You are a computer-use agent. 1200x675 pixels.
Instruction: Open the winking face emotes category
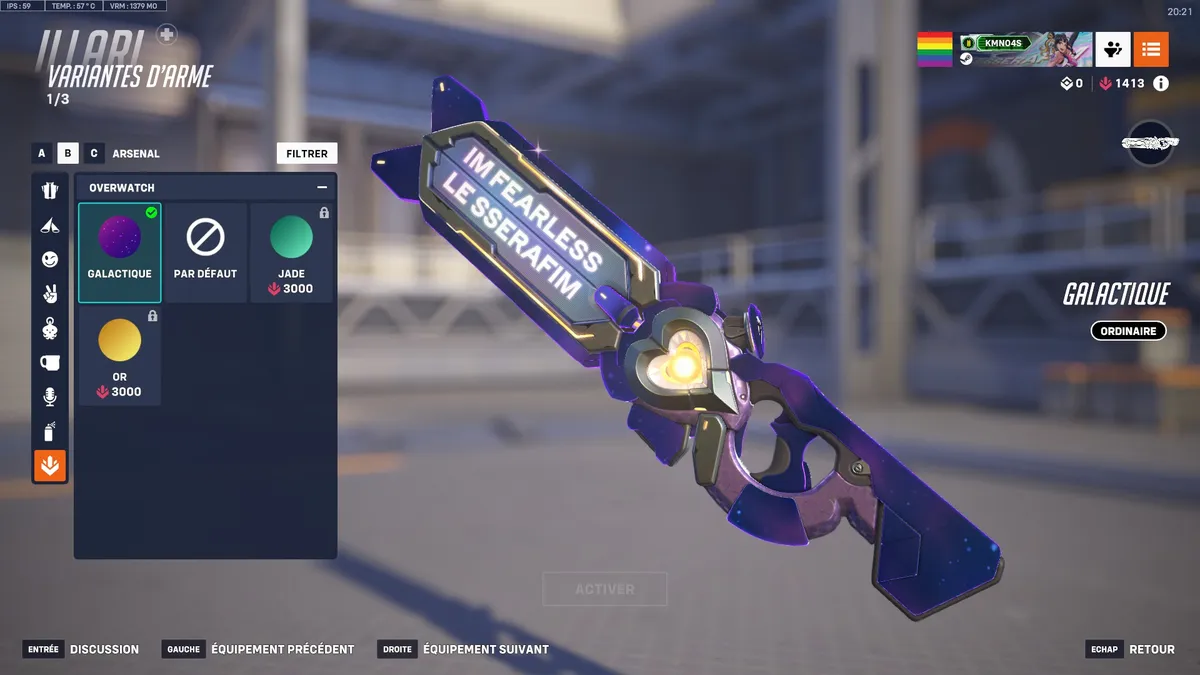[50, 259]
